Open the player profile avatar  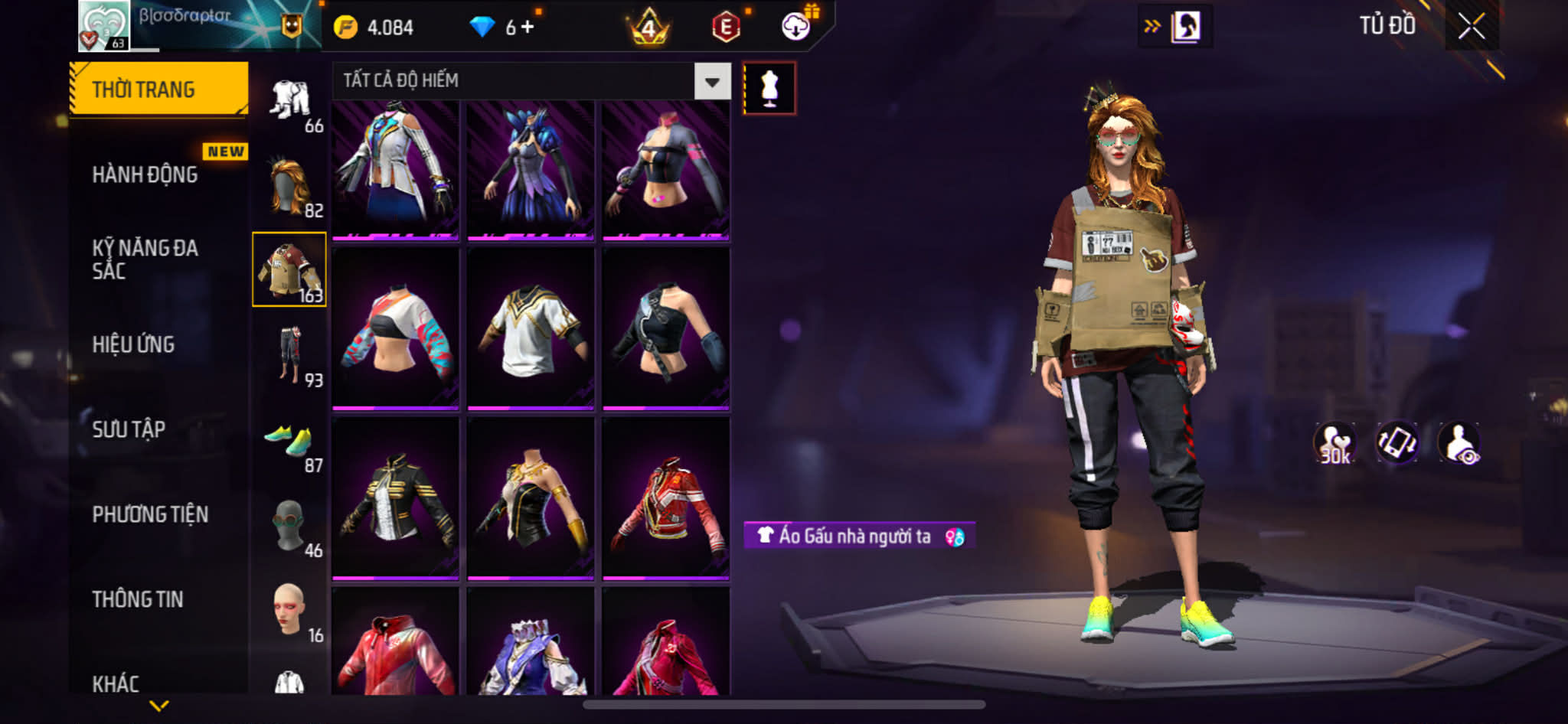[104, 26]
